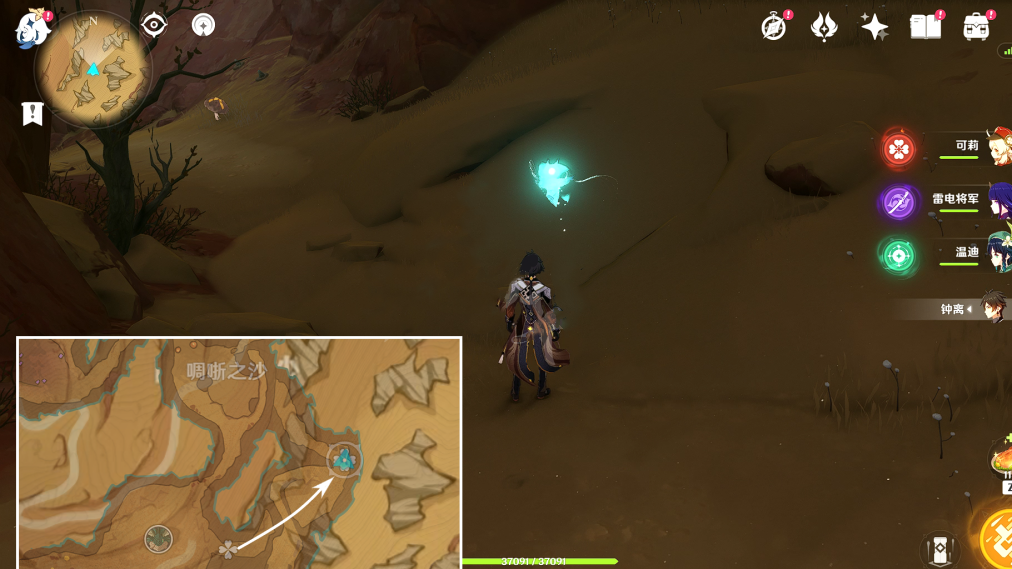Screen dimensions: 1012x569
Task: Trigger 温迪's green elemental burst icon
Action: click(898, 256)
